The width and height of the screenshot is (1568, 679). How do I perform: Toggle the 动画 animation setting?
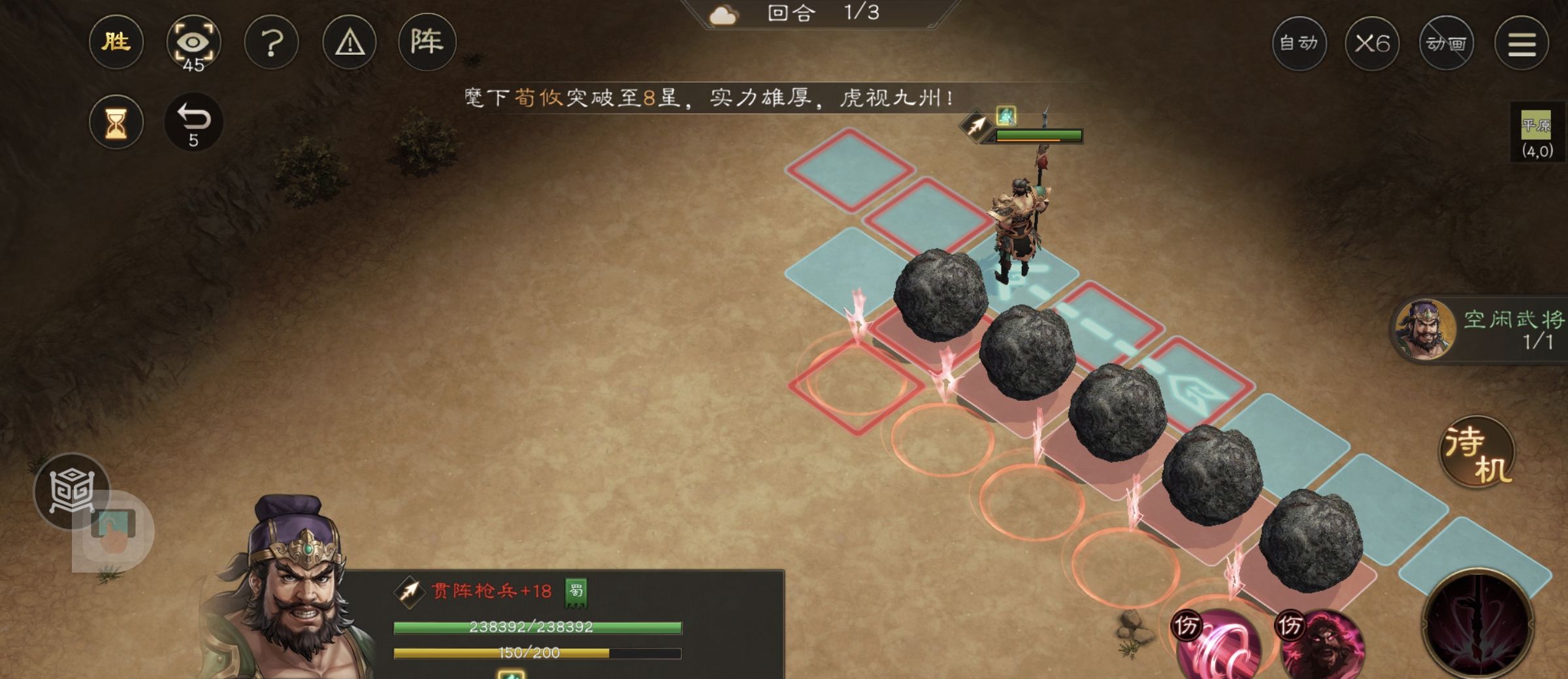click(1446, 44)
